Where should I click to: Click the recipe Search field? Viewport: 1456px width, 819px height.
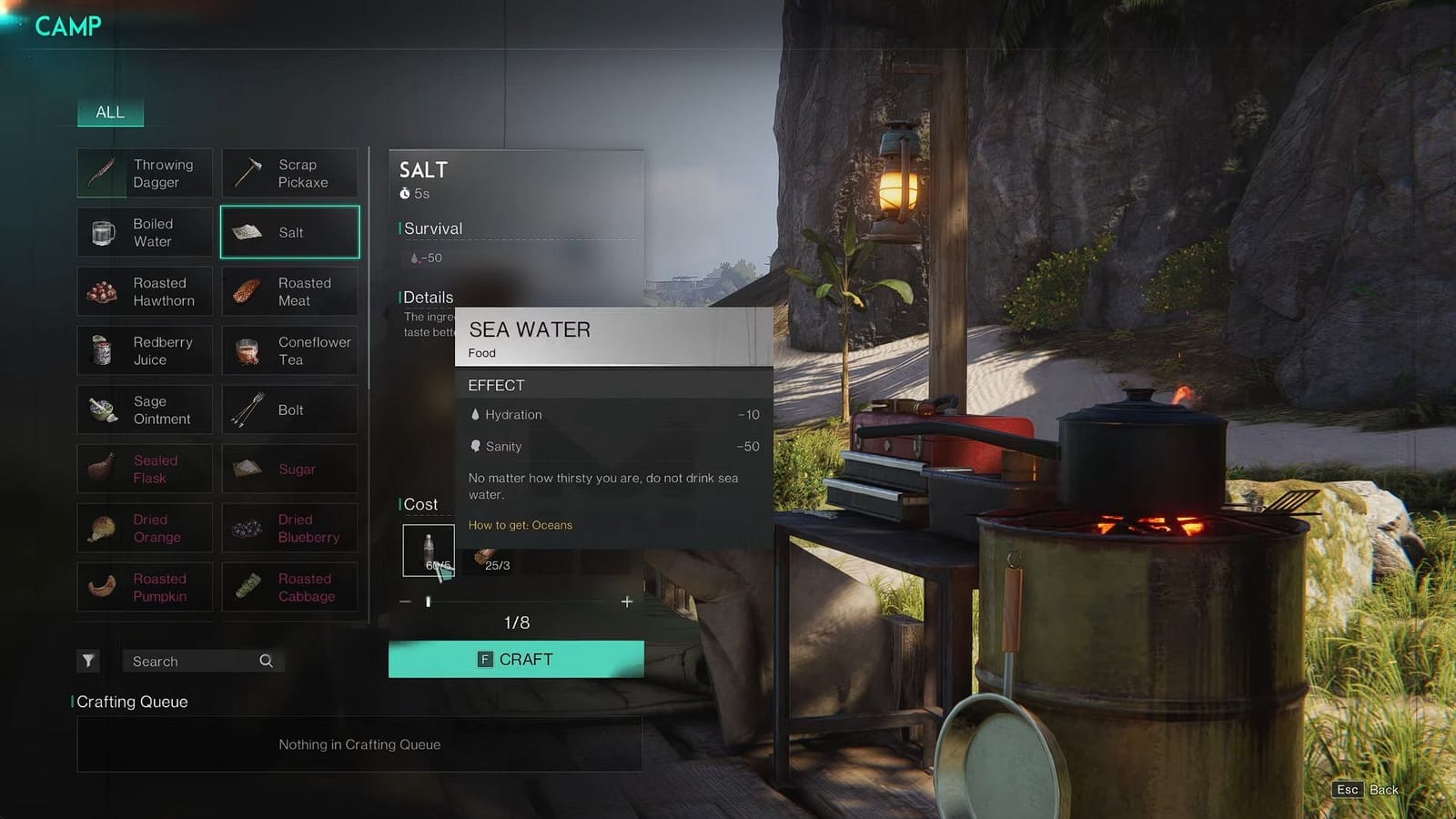(193, 662)
